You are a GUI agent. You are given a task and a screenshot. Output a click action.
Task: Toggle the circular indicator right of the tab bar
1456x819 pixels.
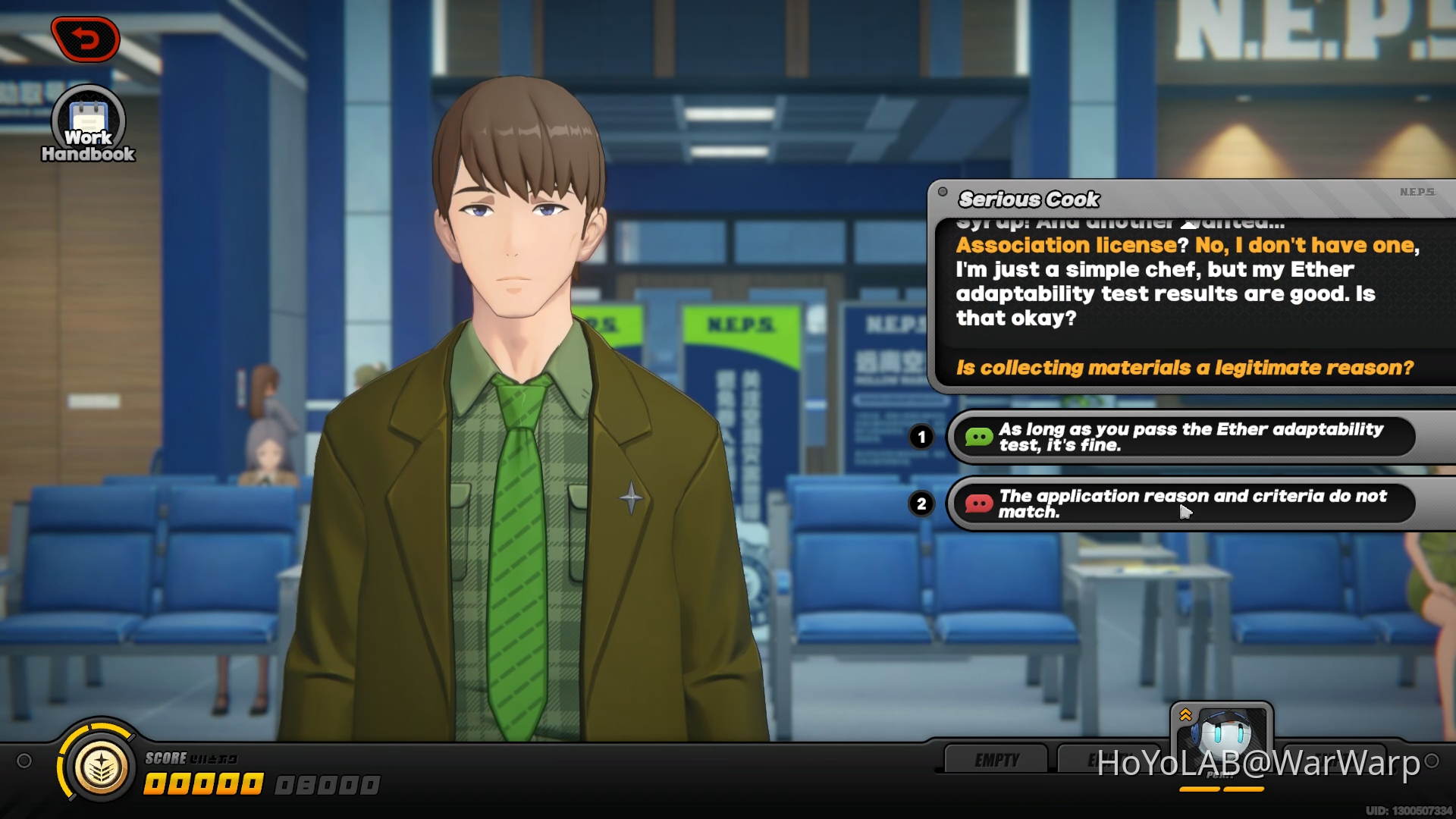(1431, 761)
